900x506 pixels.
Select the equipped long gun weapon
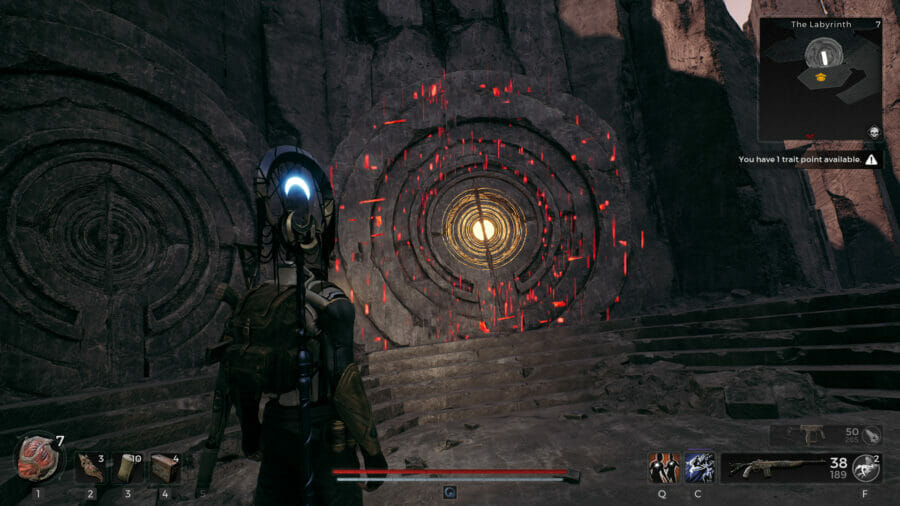pos(783,467)
